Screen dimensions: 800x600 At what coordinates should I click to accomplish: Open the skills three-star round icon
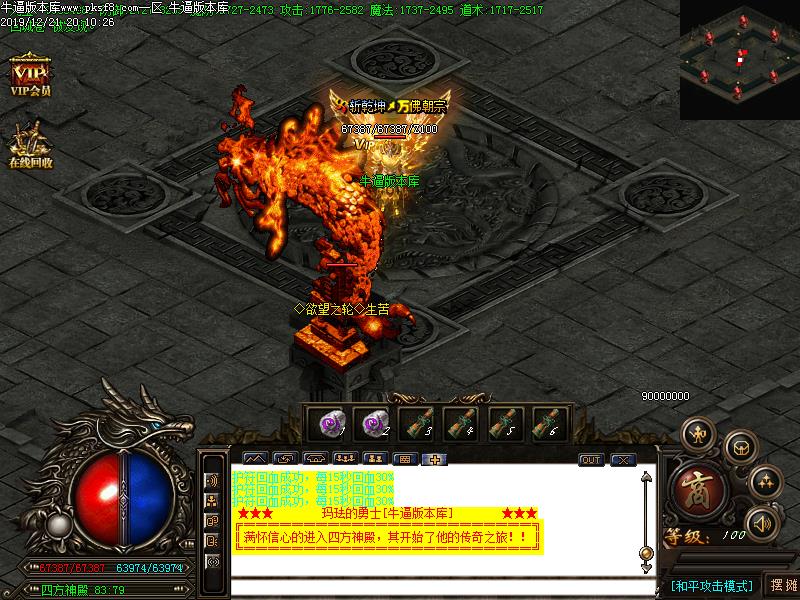coord(765,482)
